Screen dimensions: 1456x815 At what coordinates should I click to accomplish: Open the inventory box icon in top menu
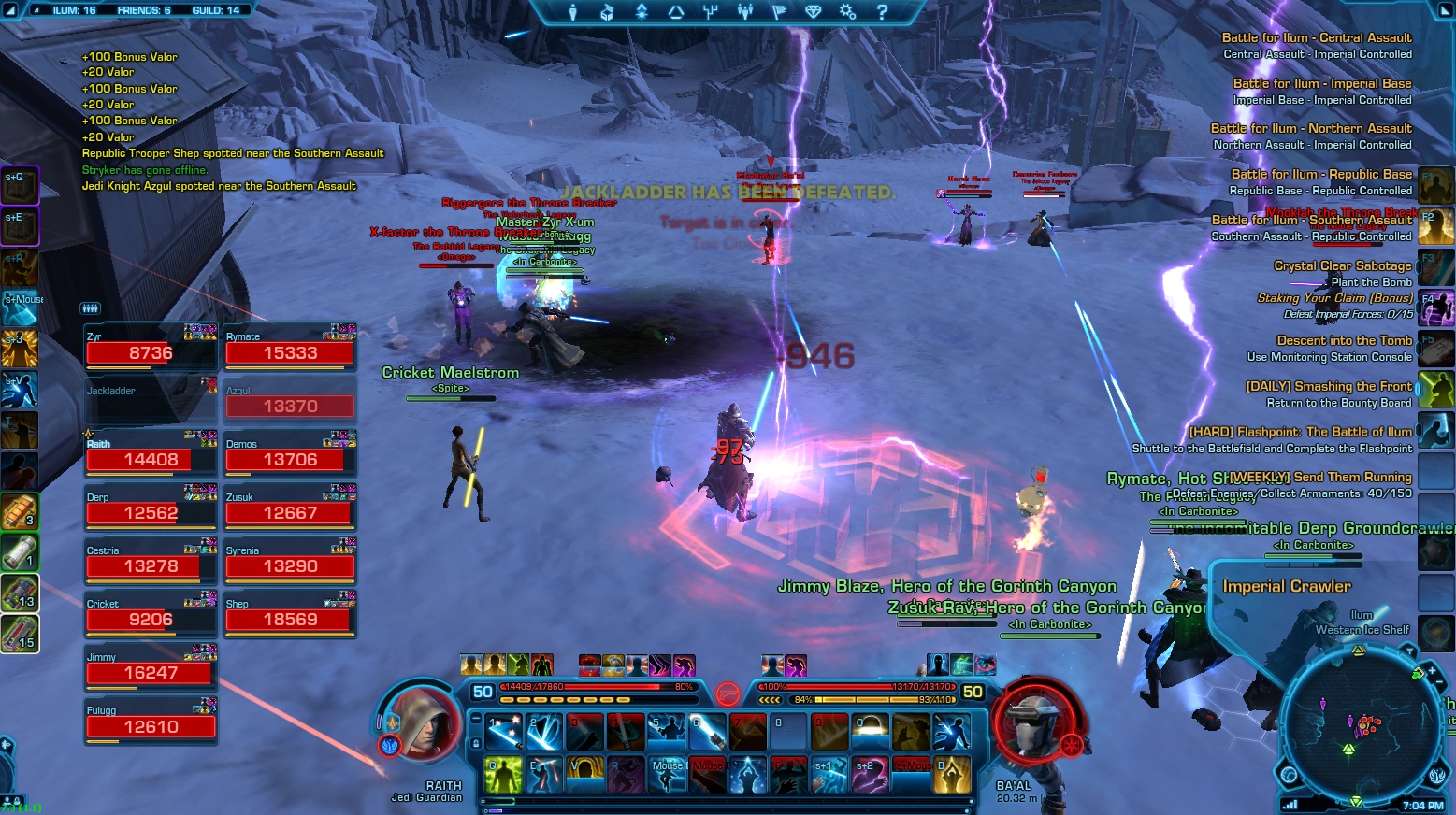coord(607,12)
